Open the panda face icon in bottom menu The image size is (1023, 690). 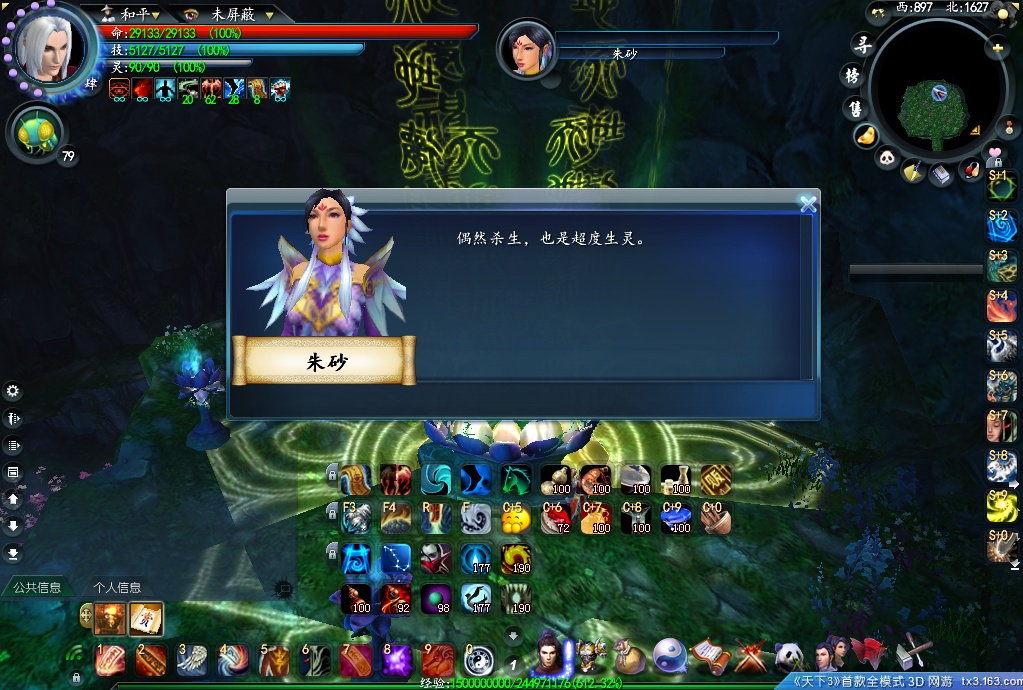coord(789,656)
